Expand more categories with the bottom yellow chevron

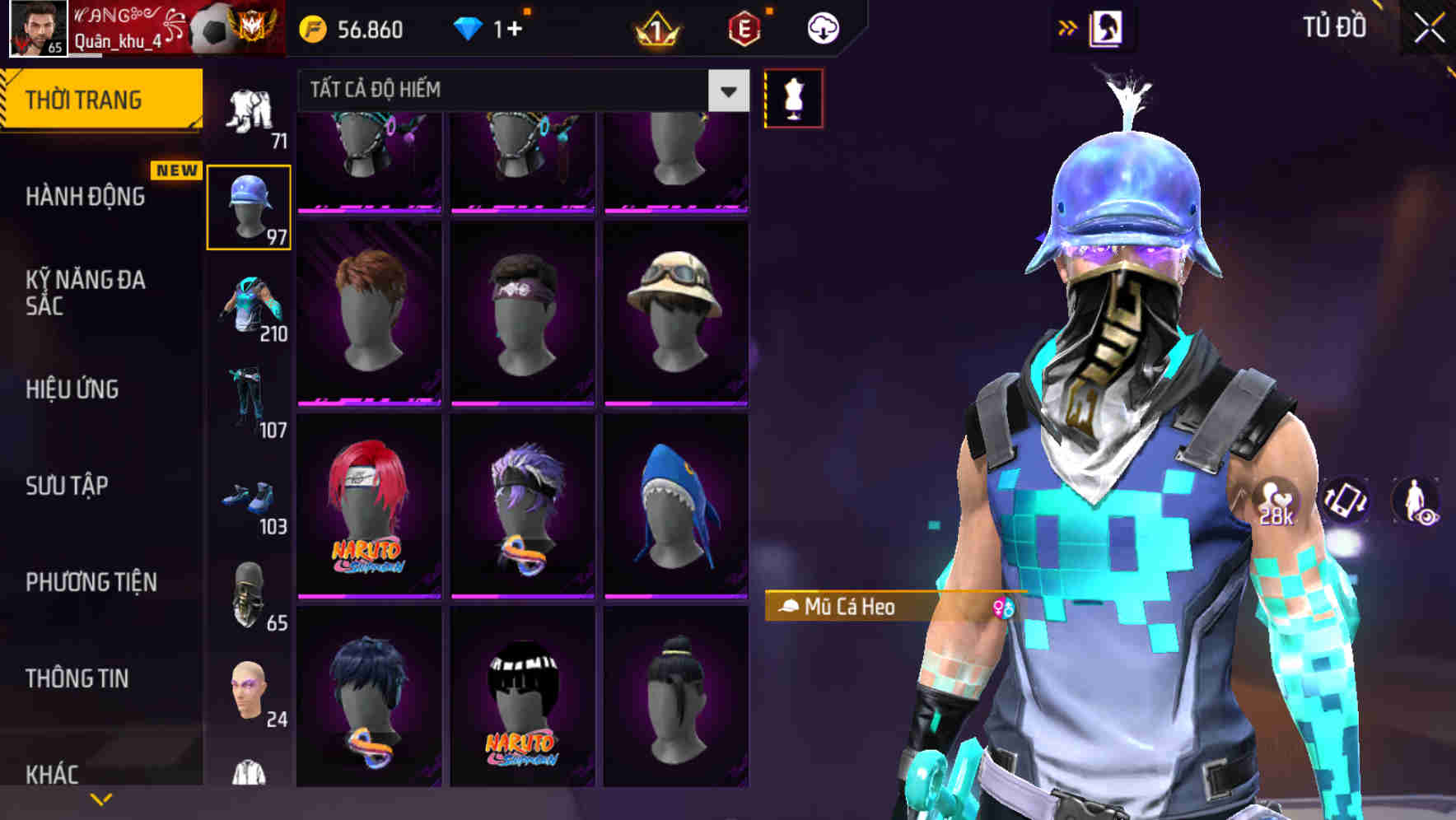(x=101, y=800)
